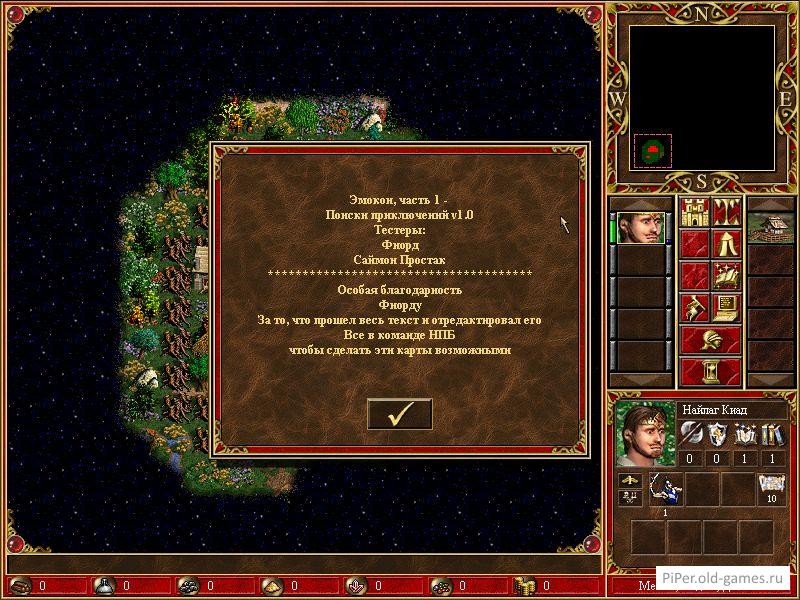Select the next hero with helmet button
Screen dimensions: 800x600
(x=710, y=338)
